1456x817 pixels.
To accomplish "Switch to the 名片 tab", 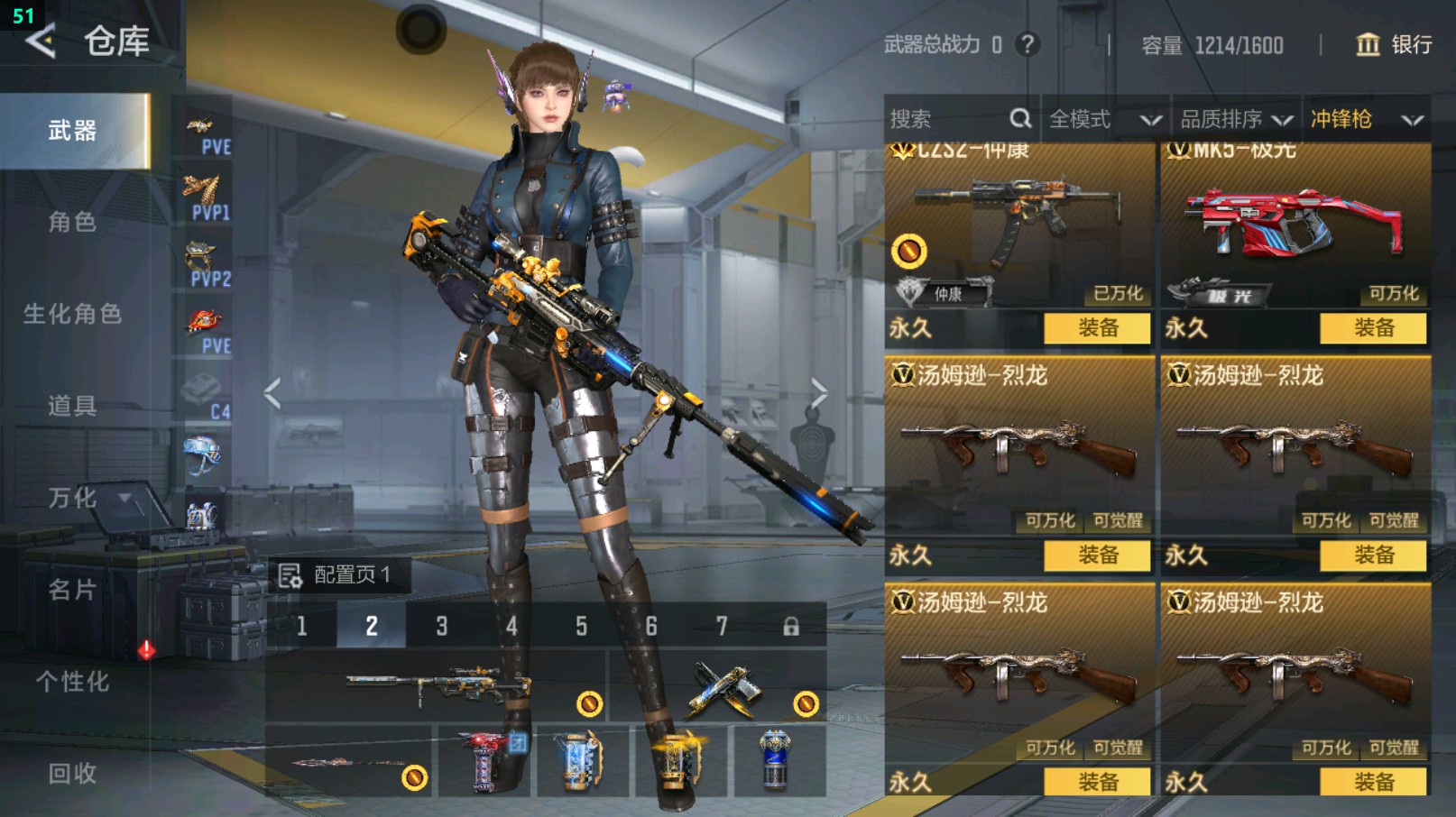I will (72, 590).
